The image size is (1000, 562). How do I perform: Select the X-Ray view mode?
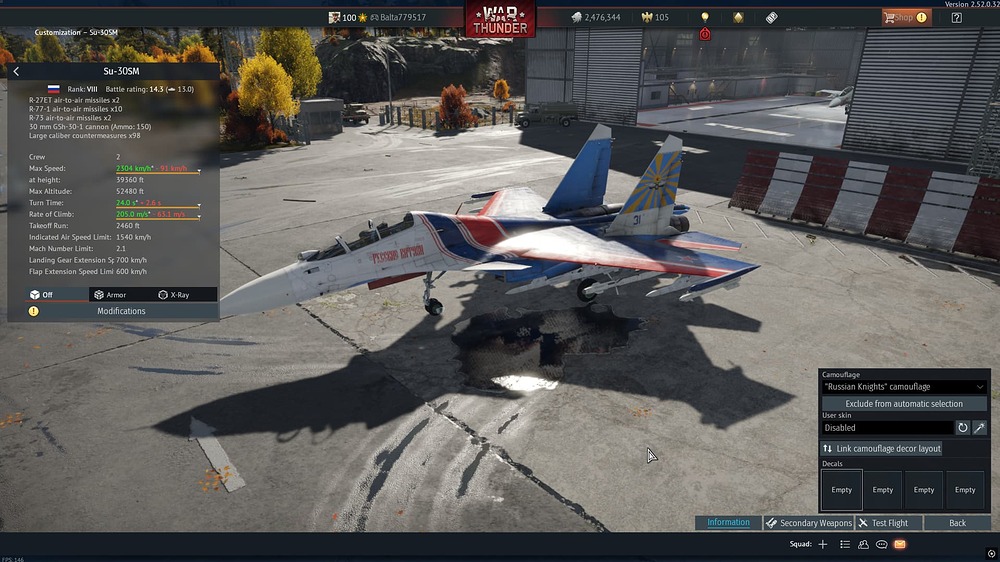click(x=174, y=295)
